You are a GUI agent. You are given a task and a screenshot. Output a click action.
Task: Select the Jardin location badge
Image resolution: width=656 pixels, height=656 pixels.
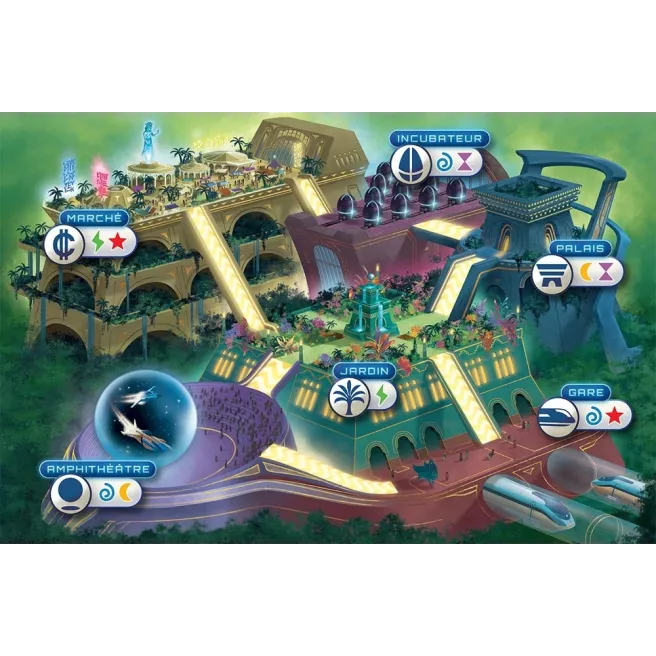click(x=347, y=397)
